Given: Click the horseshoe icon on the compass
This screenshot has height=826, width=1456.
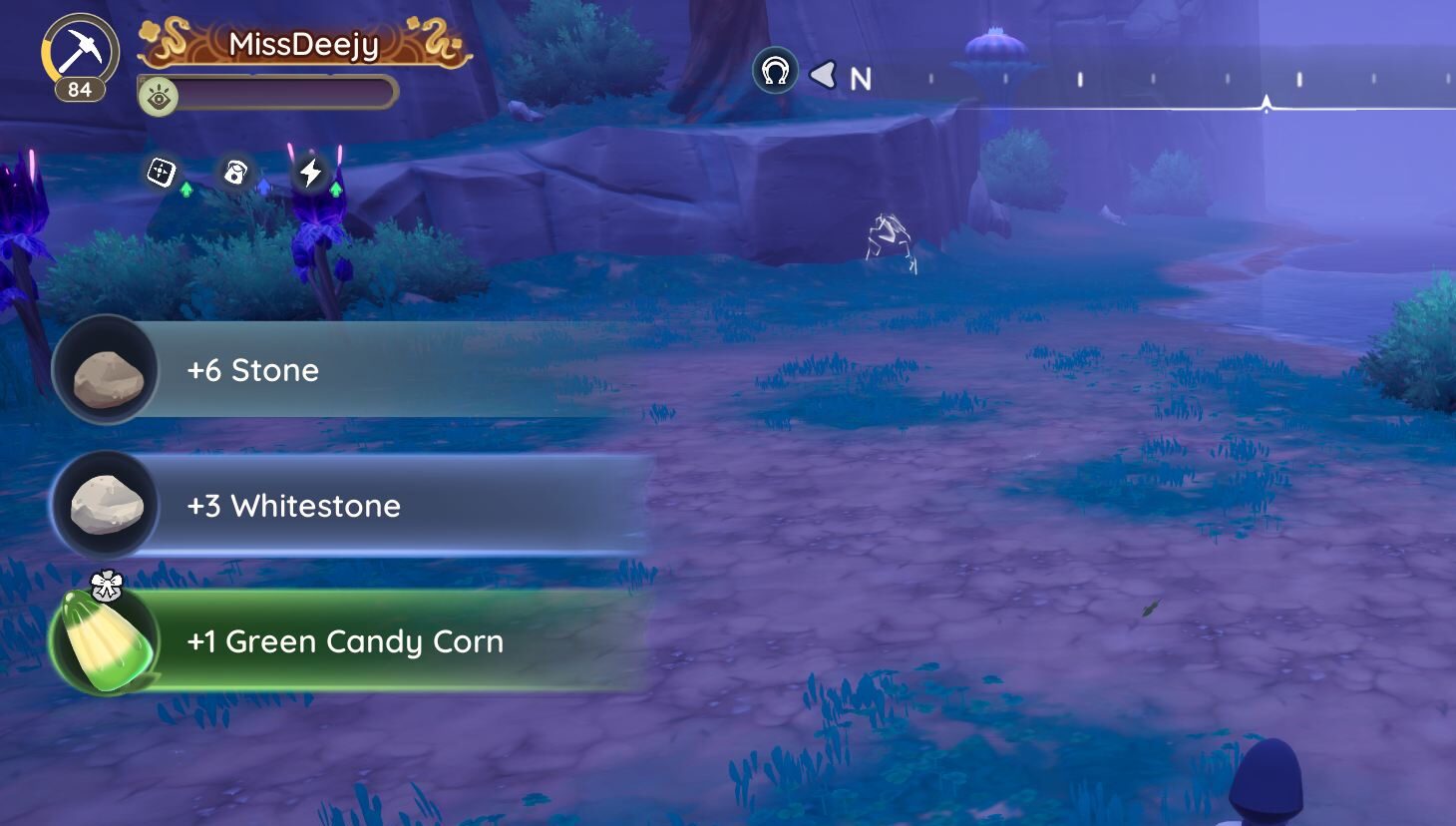Looking at the screenshot, I should coord(775,71).
